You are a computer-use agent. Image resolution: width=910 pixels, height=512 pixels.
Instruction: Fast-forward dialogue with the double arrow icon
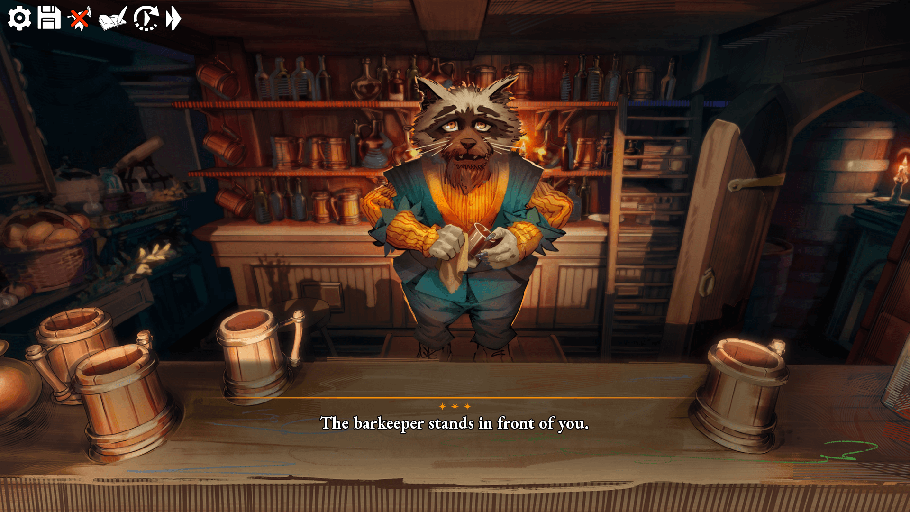coord(174,17)
